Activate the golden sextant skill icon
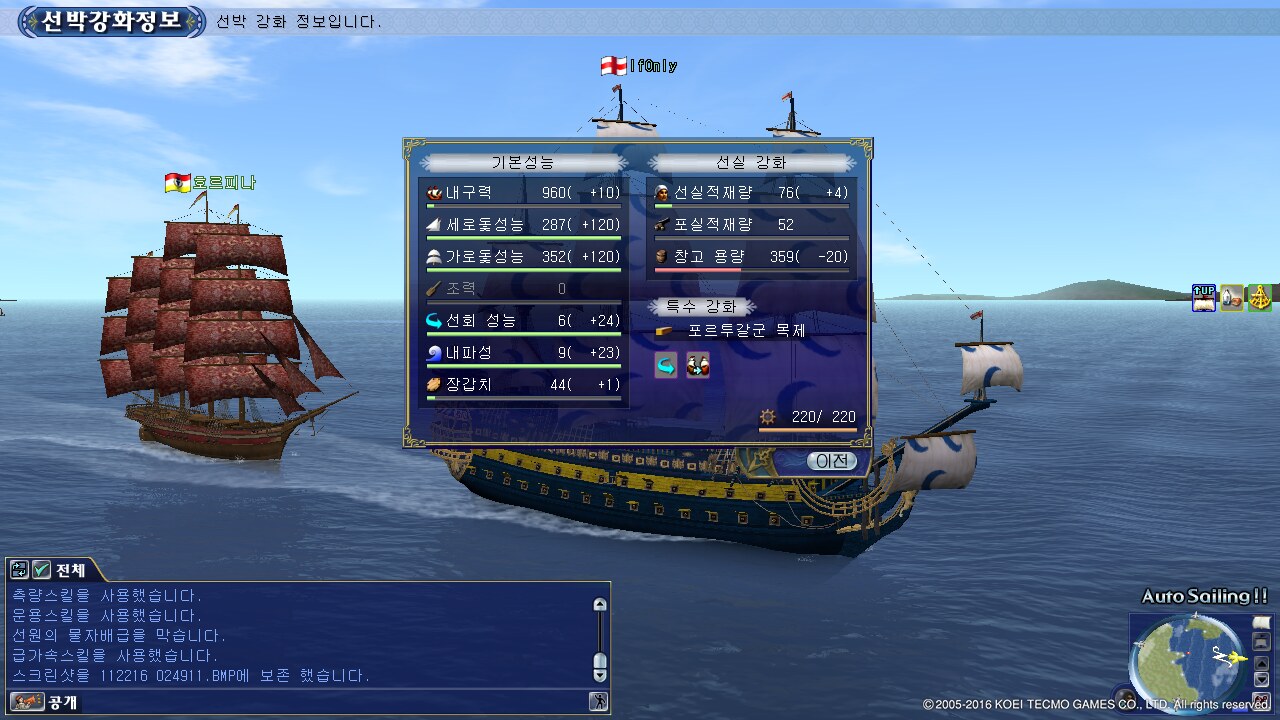Screen dimensions: 1280x720 (1259, 298)
